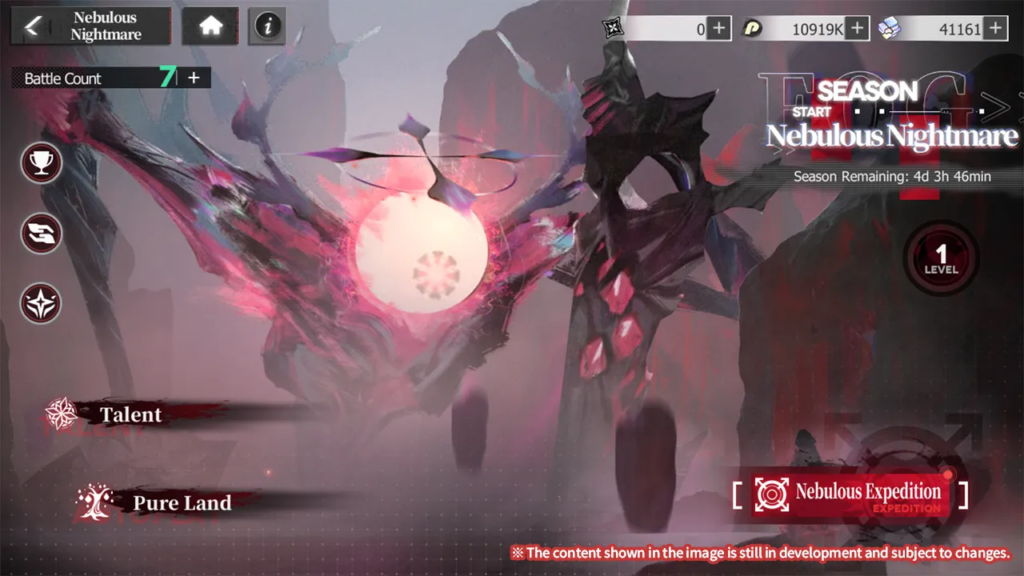The height and width of the screenshot is (576, 1024).
Task: Return to the home screen
Action: (x=210, y=27)
